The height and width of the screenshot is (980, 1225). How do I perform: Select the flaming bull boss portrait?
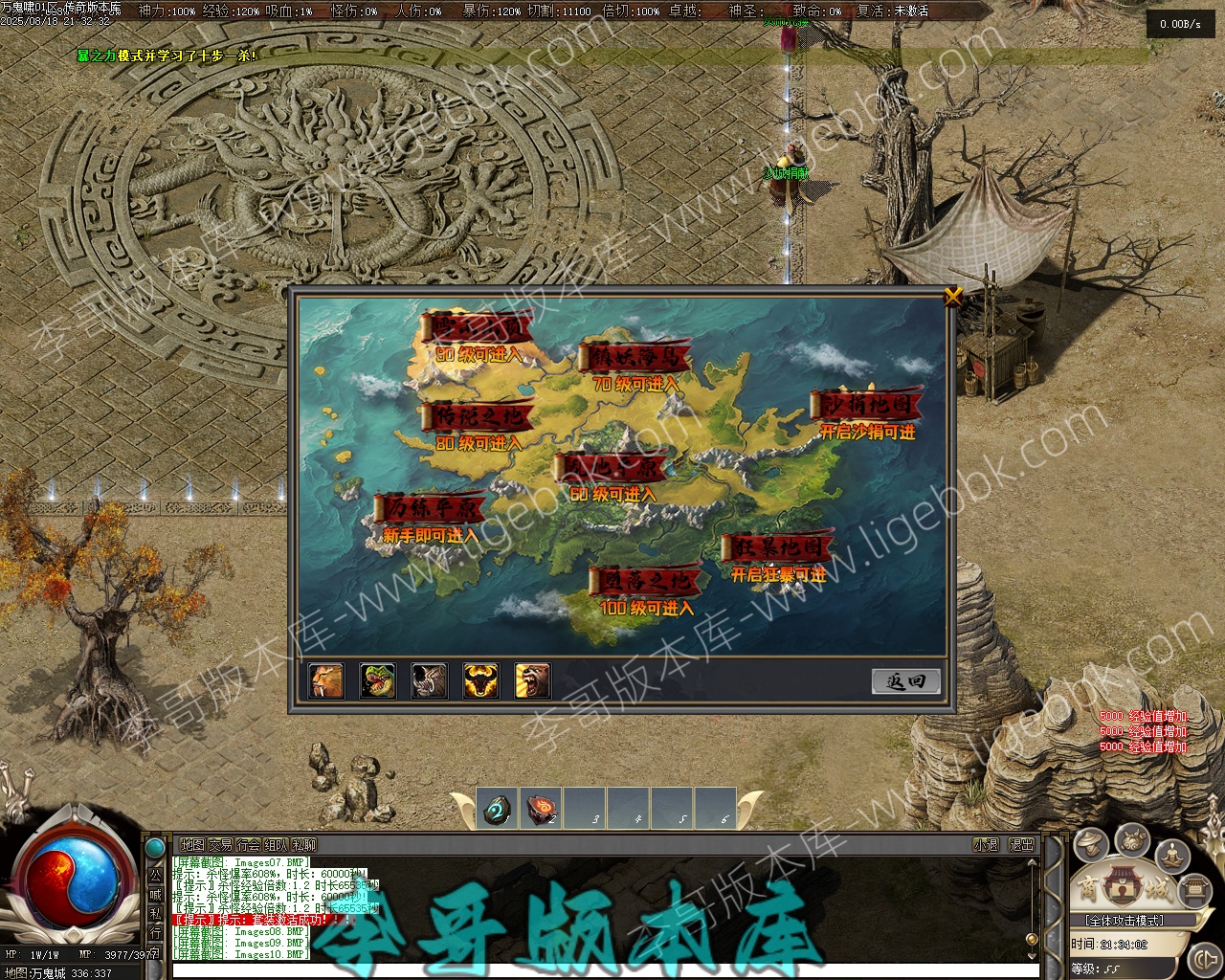[480, 680]
